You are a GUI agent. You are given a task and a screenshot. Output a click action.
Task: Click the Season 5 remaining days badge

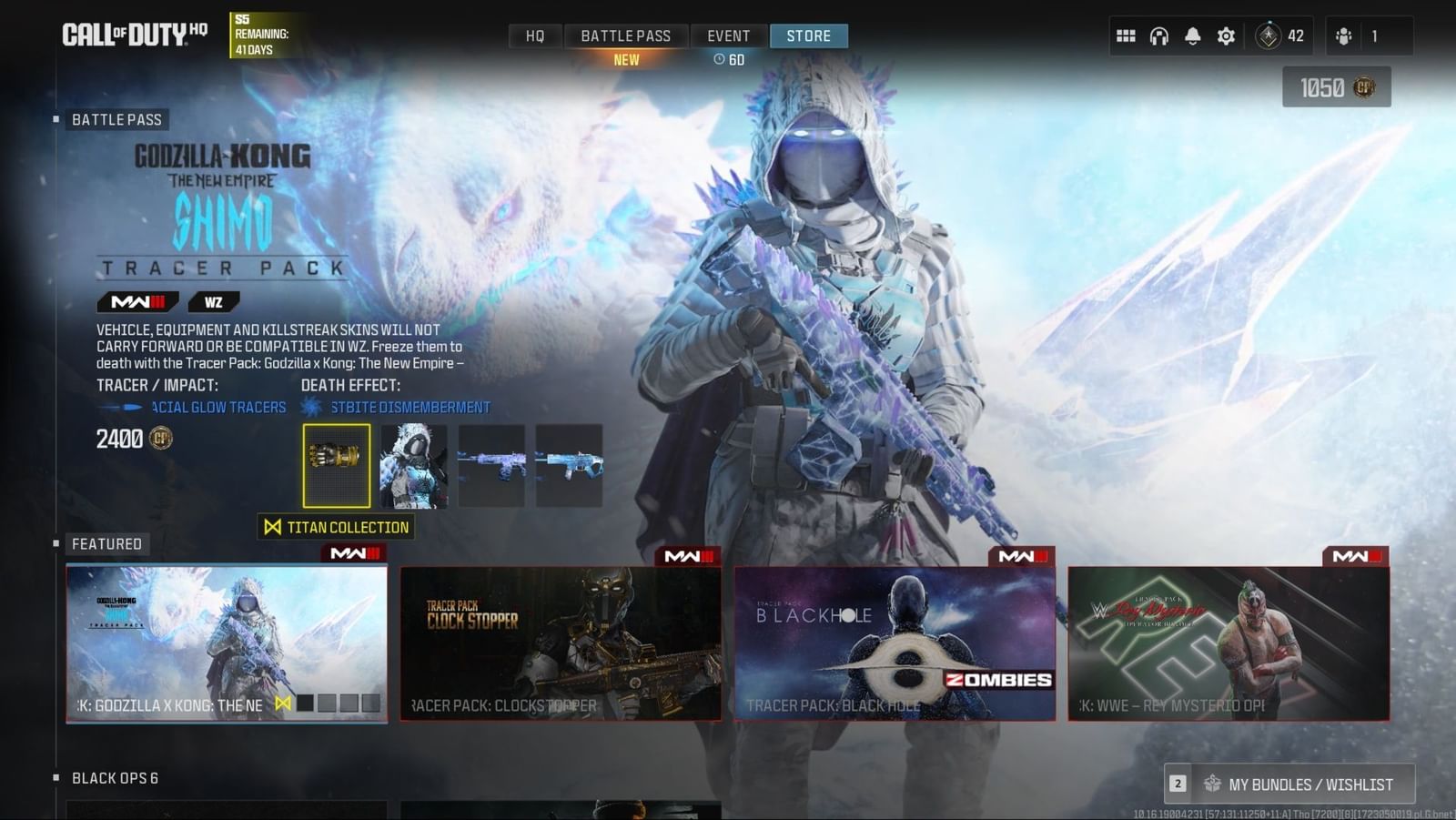[256, 34]
